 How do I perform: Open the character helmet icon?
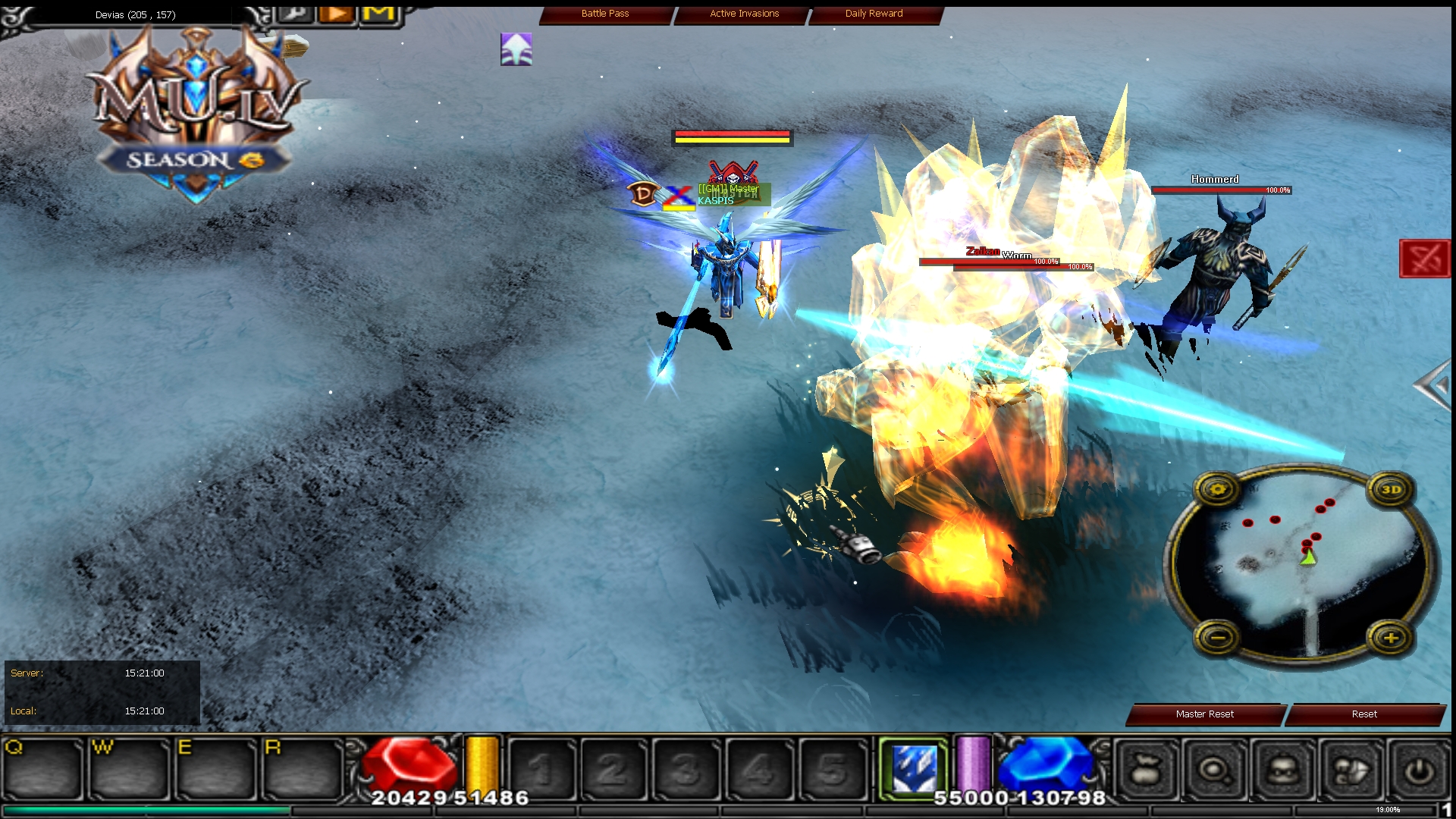[x=1282, y=771]
